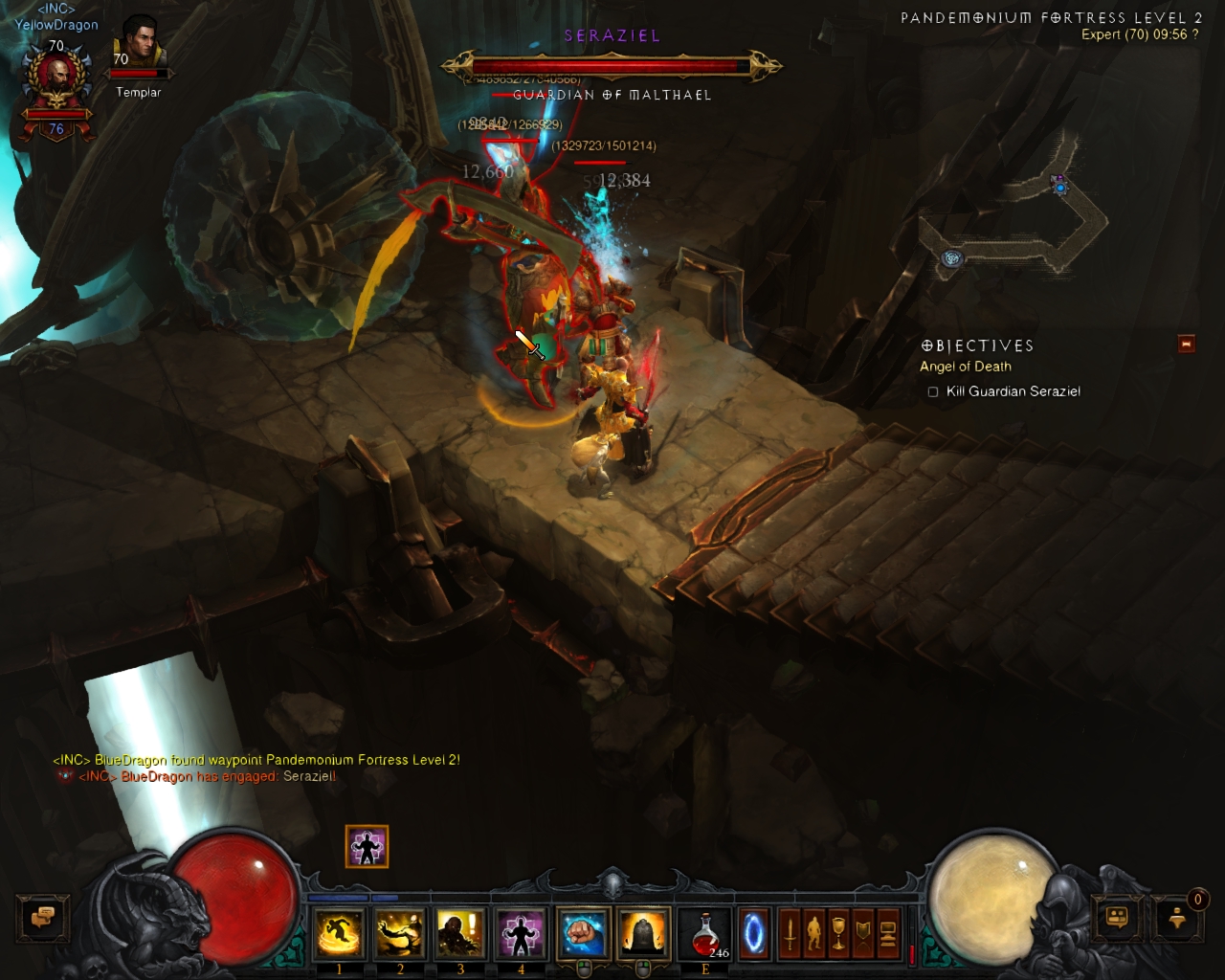Drink the red health potion

pos(705,933)
